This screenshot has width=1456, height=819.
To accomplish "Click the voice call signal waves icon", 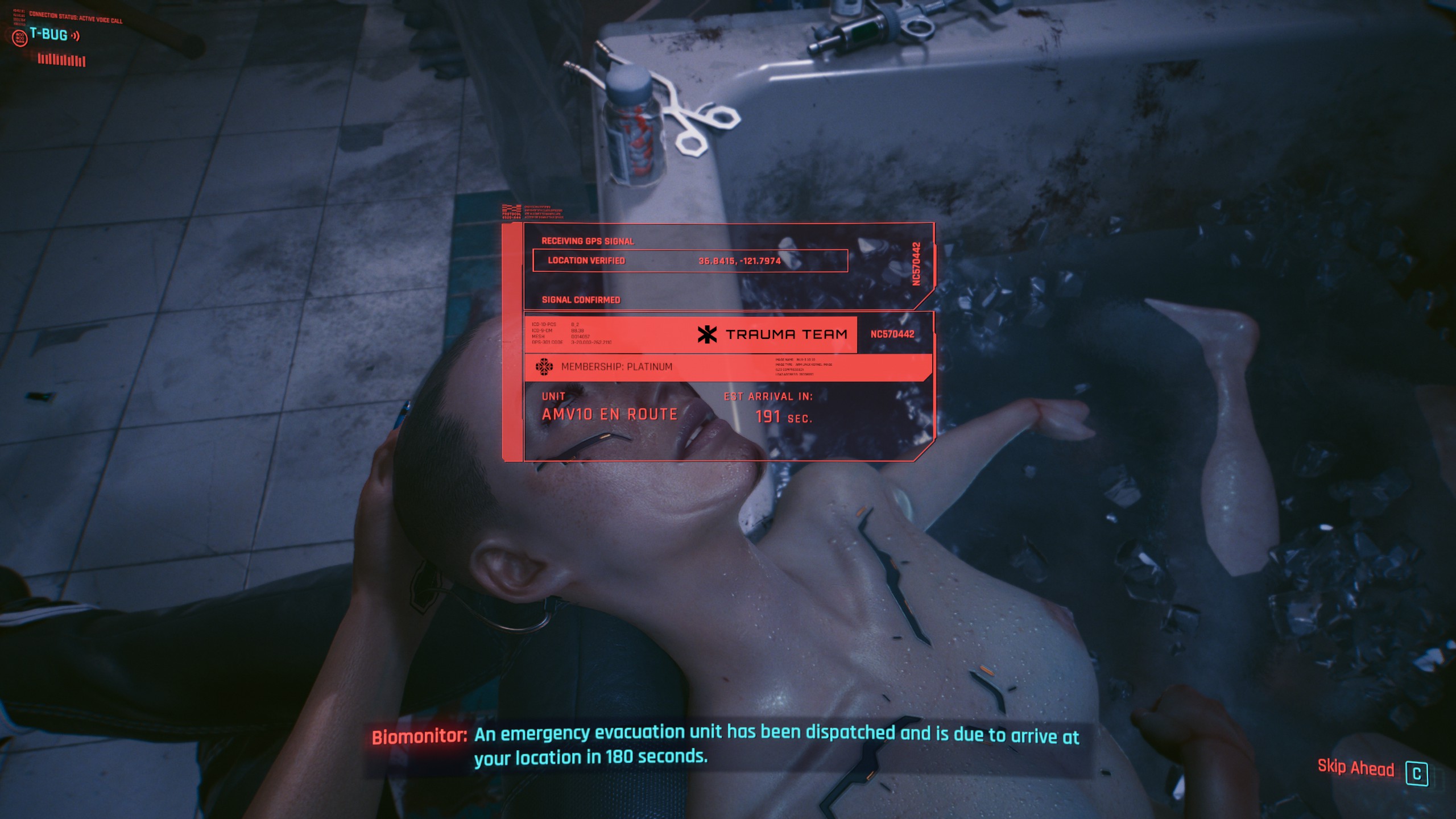I will [x=75, y=36].
